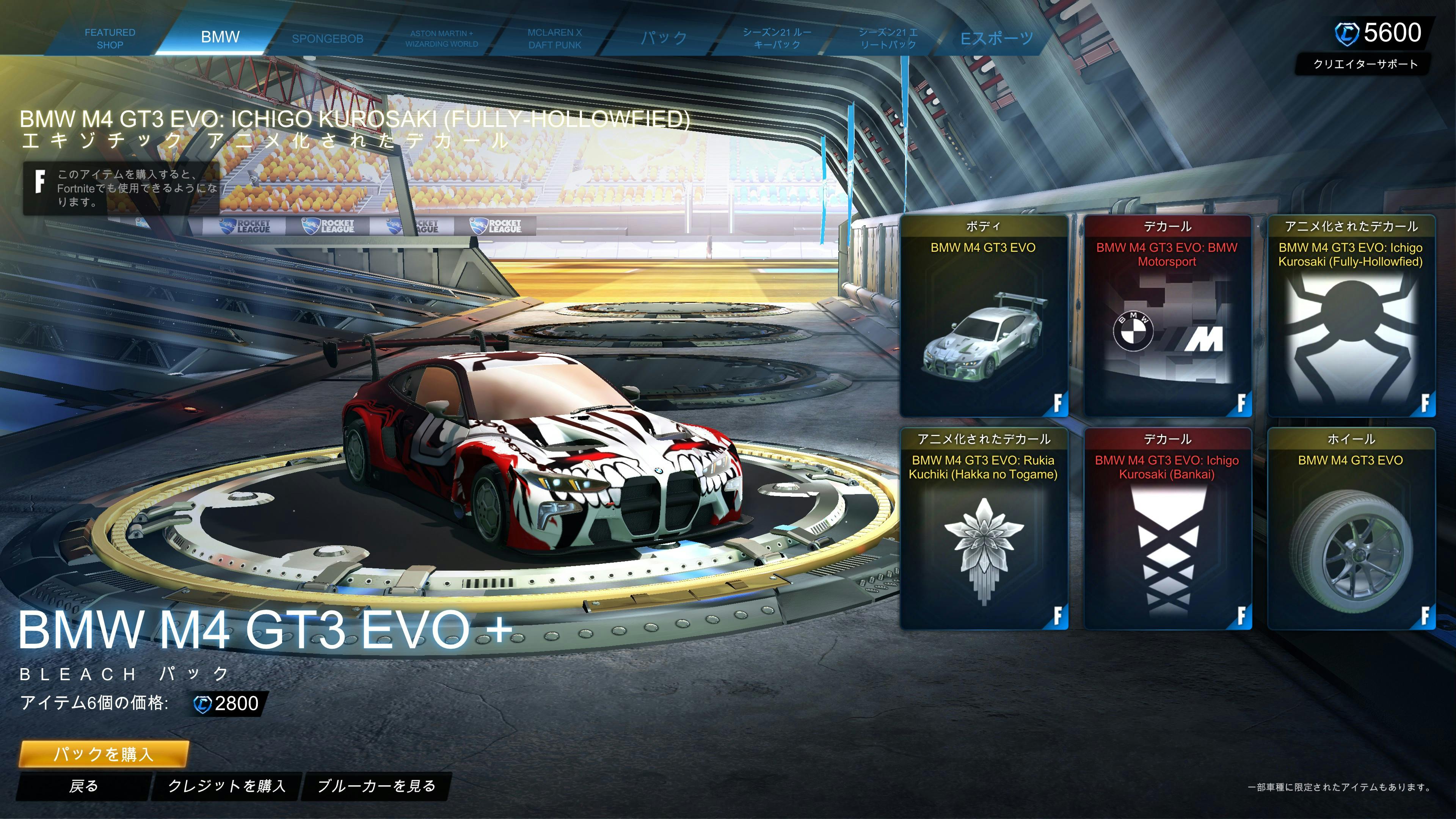Screen dimensions: 1456x819
Task: Open the シーズン21 エリートパック tab
Action: click(x=887, y=38)
